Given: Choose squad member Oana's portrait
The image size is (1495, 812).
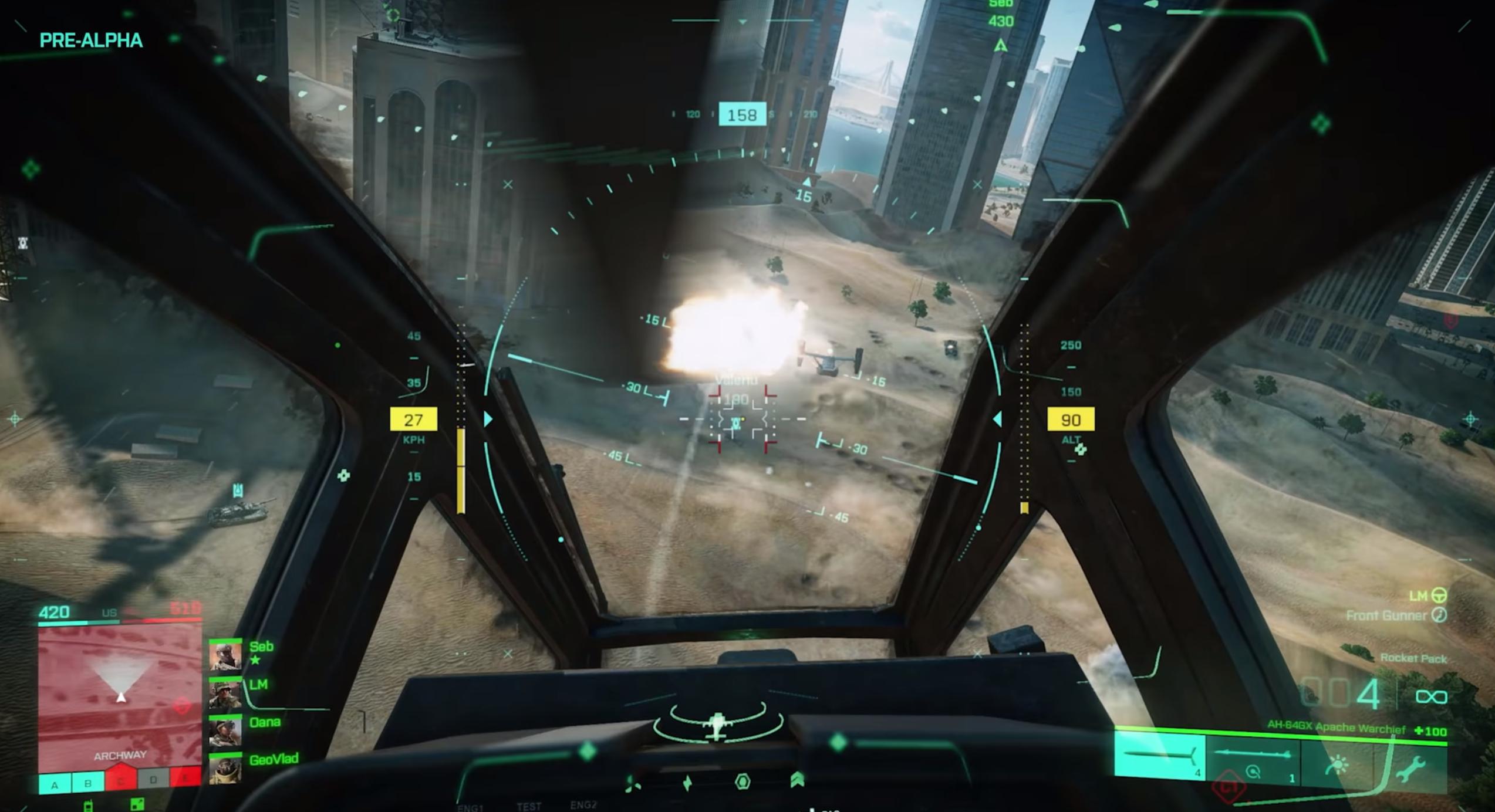Looking at the screenshot, I should (x=225, y=732).
